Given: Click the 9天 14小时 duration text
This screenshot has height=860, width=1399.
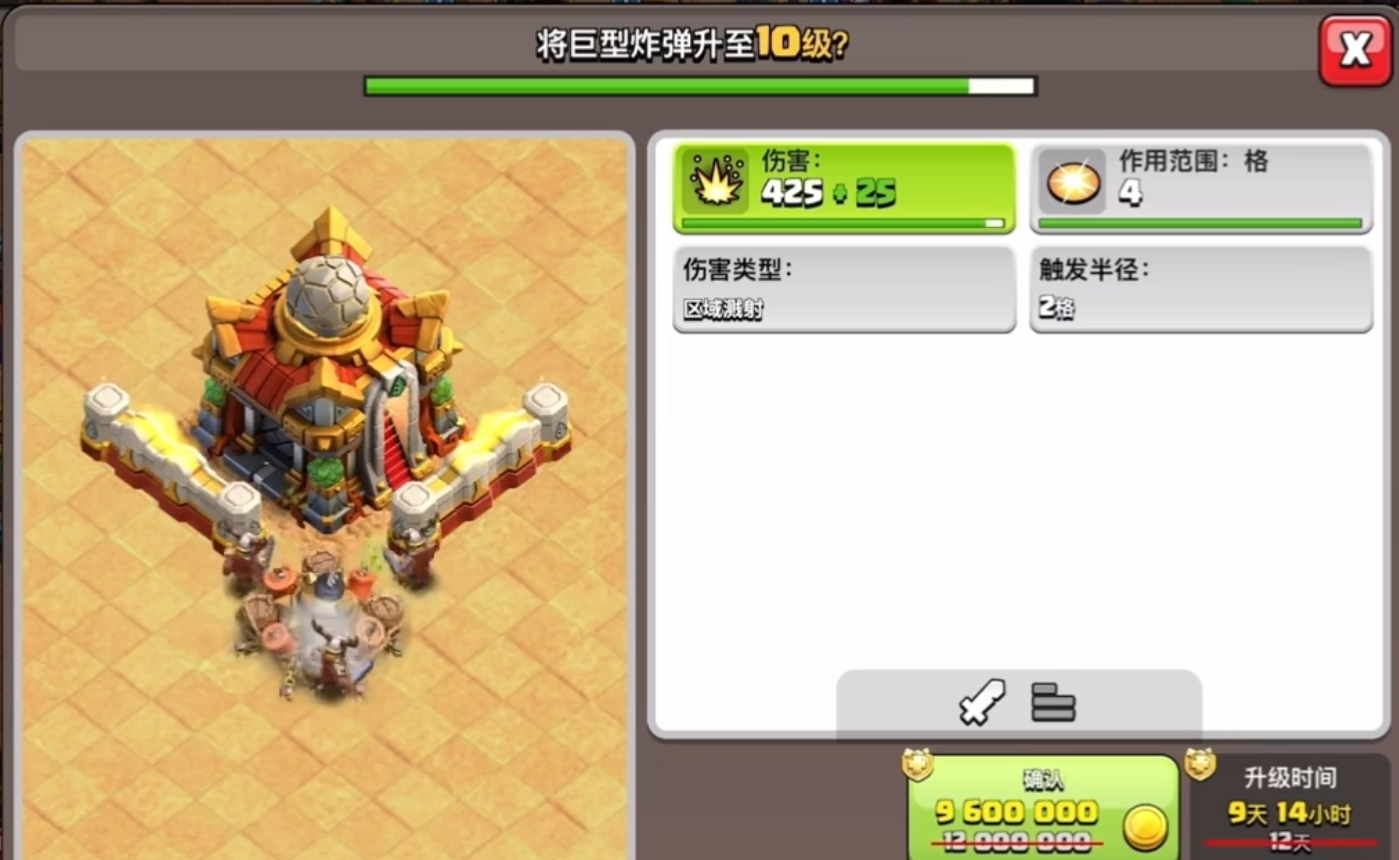Looking at the screenshot, I should click(1289, 814).
